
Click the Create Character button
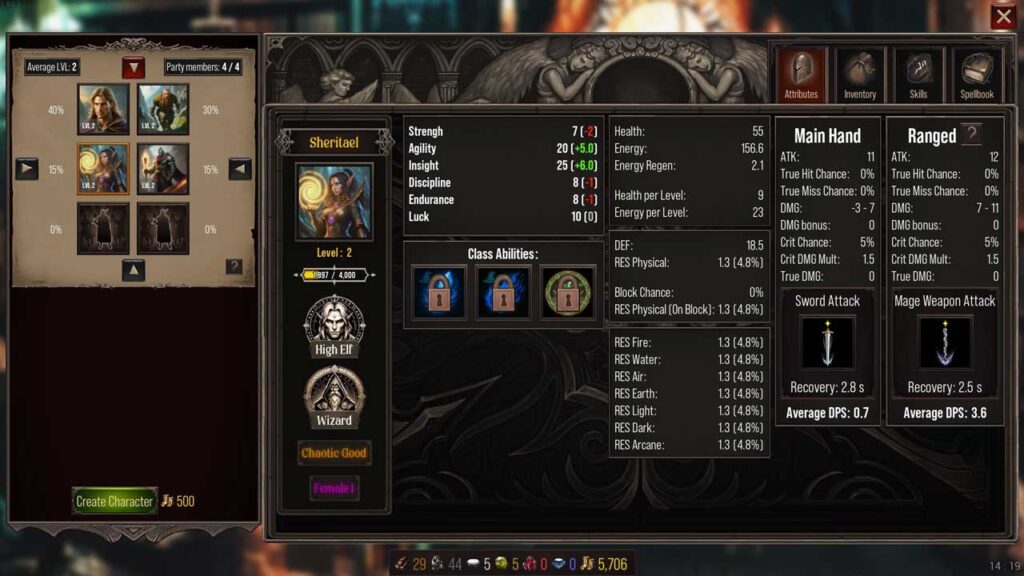click(115, 501)
